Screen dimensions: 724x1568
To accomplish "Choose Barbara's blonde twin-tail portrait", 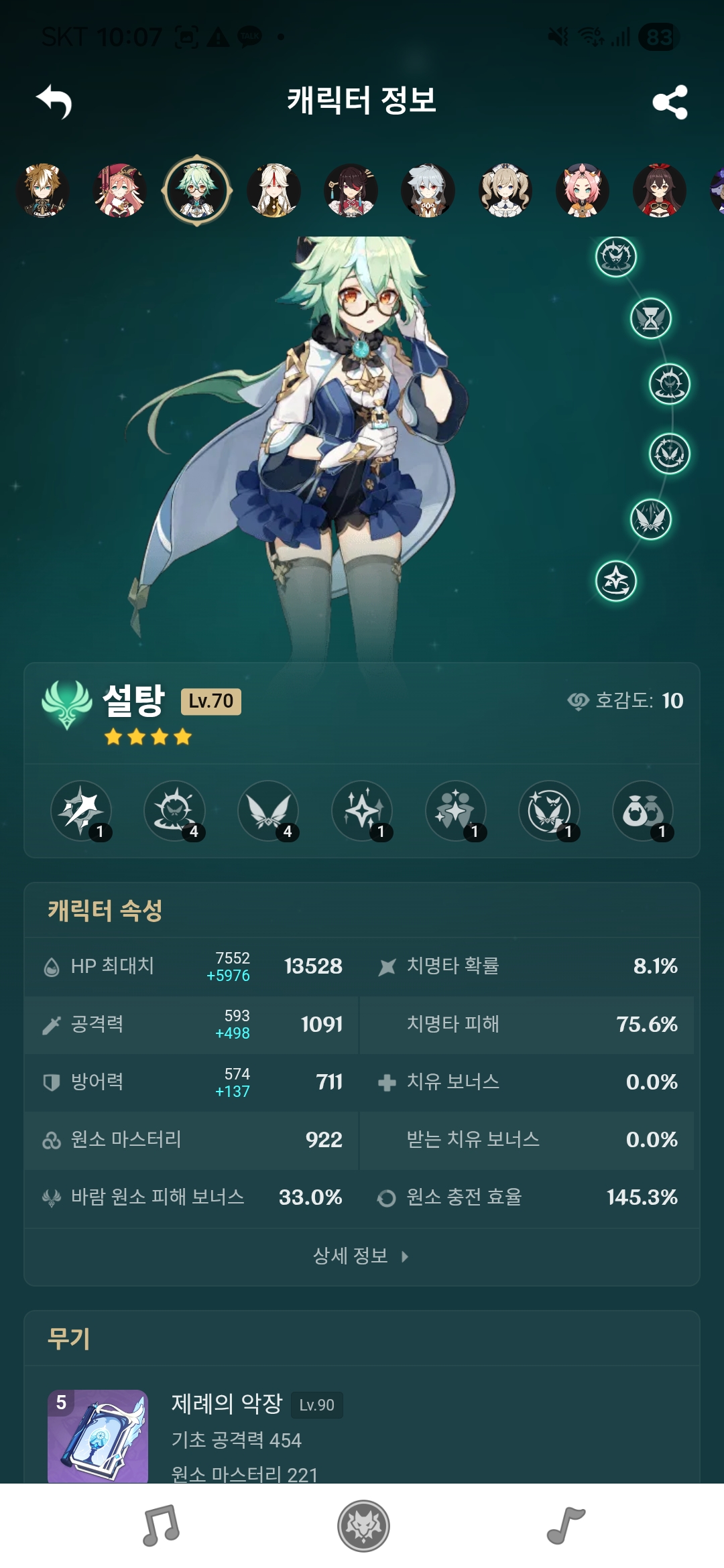I will [505, 191].
